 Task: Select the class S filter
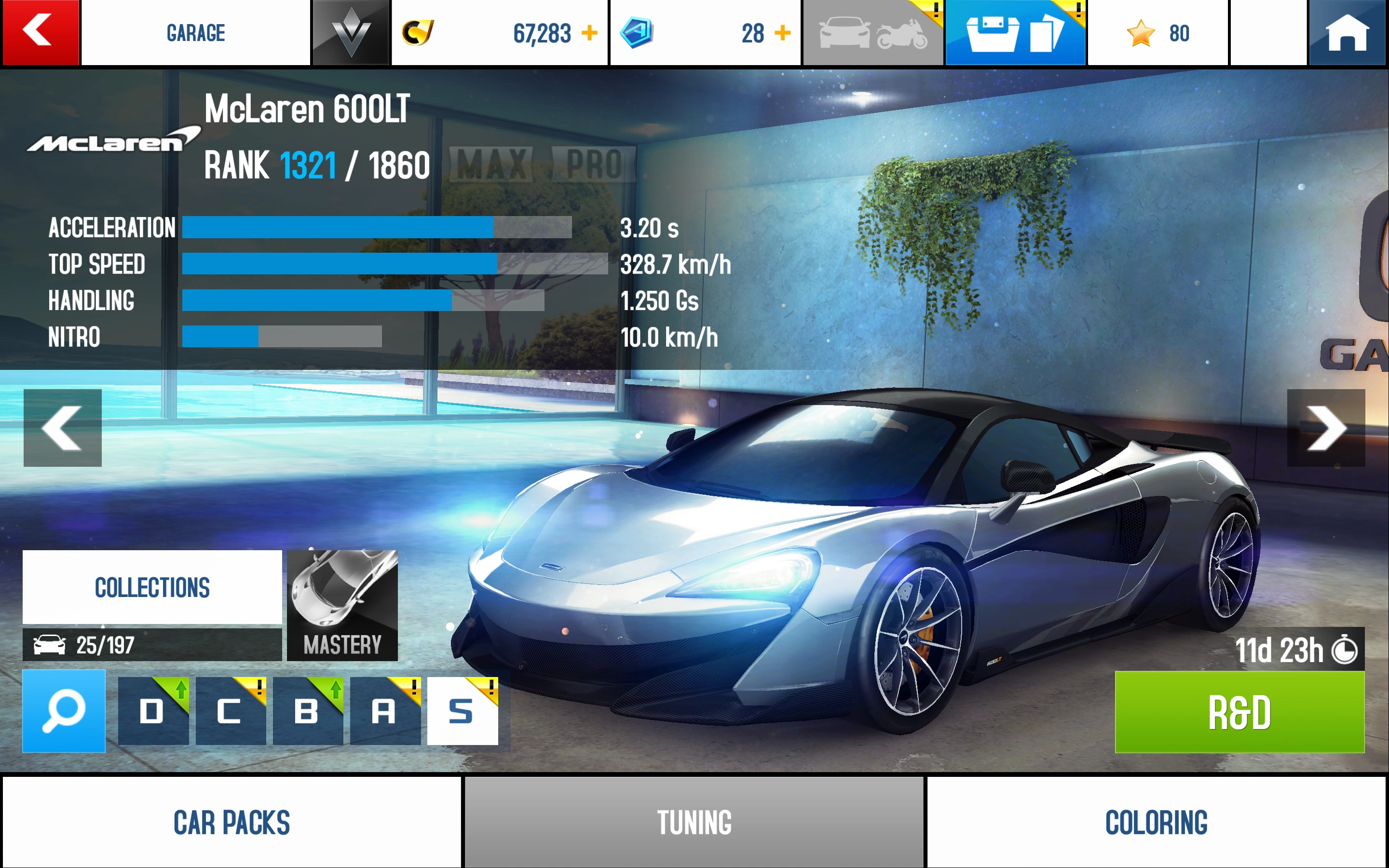tap(462, 711)
